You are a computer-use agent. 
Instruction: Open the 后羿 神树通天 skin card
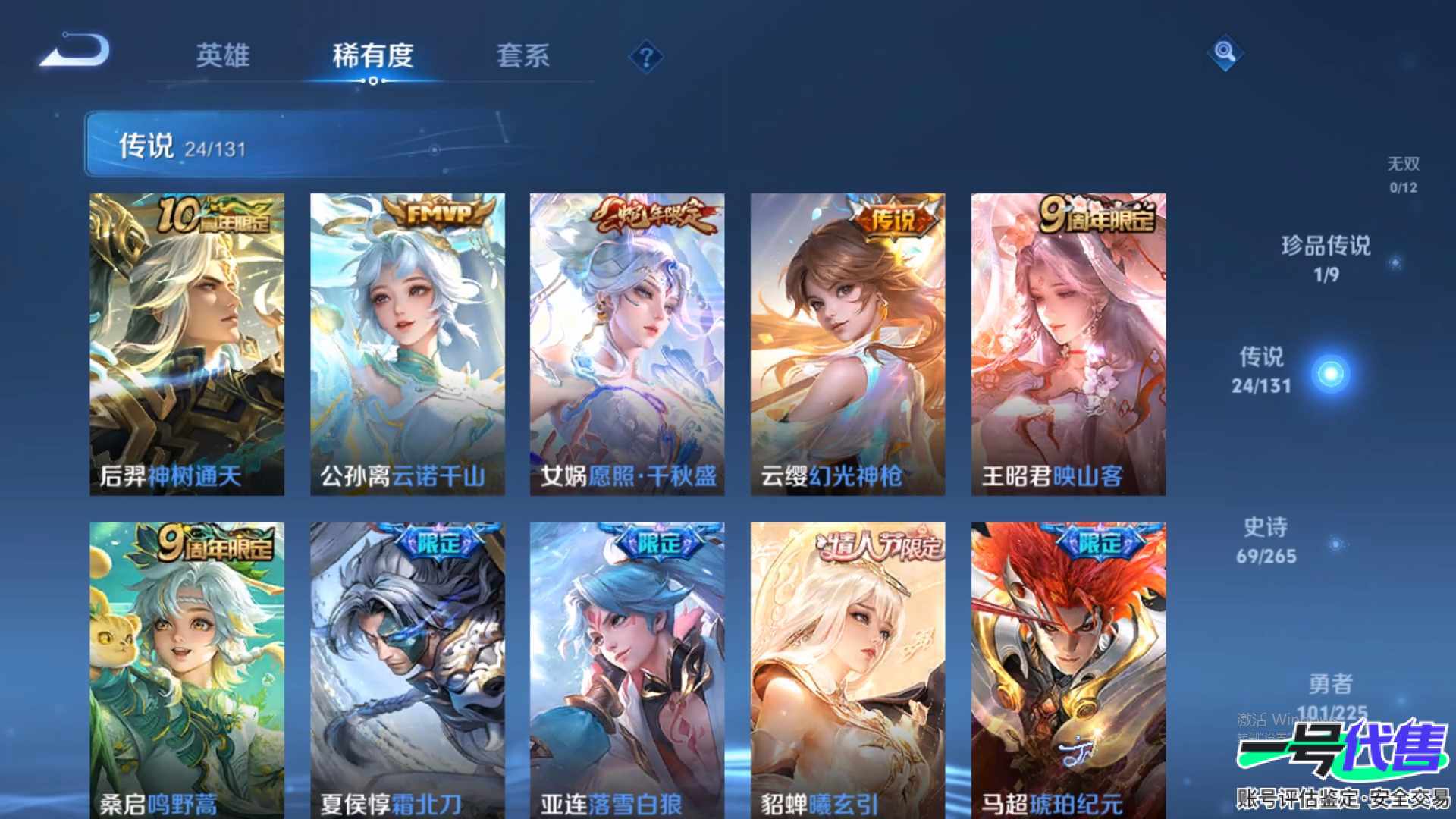point(187,344)
